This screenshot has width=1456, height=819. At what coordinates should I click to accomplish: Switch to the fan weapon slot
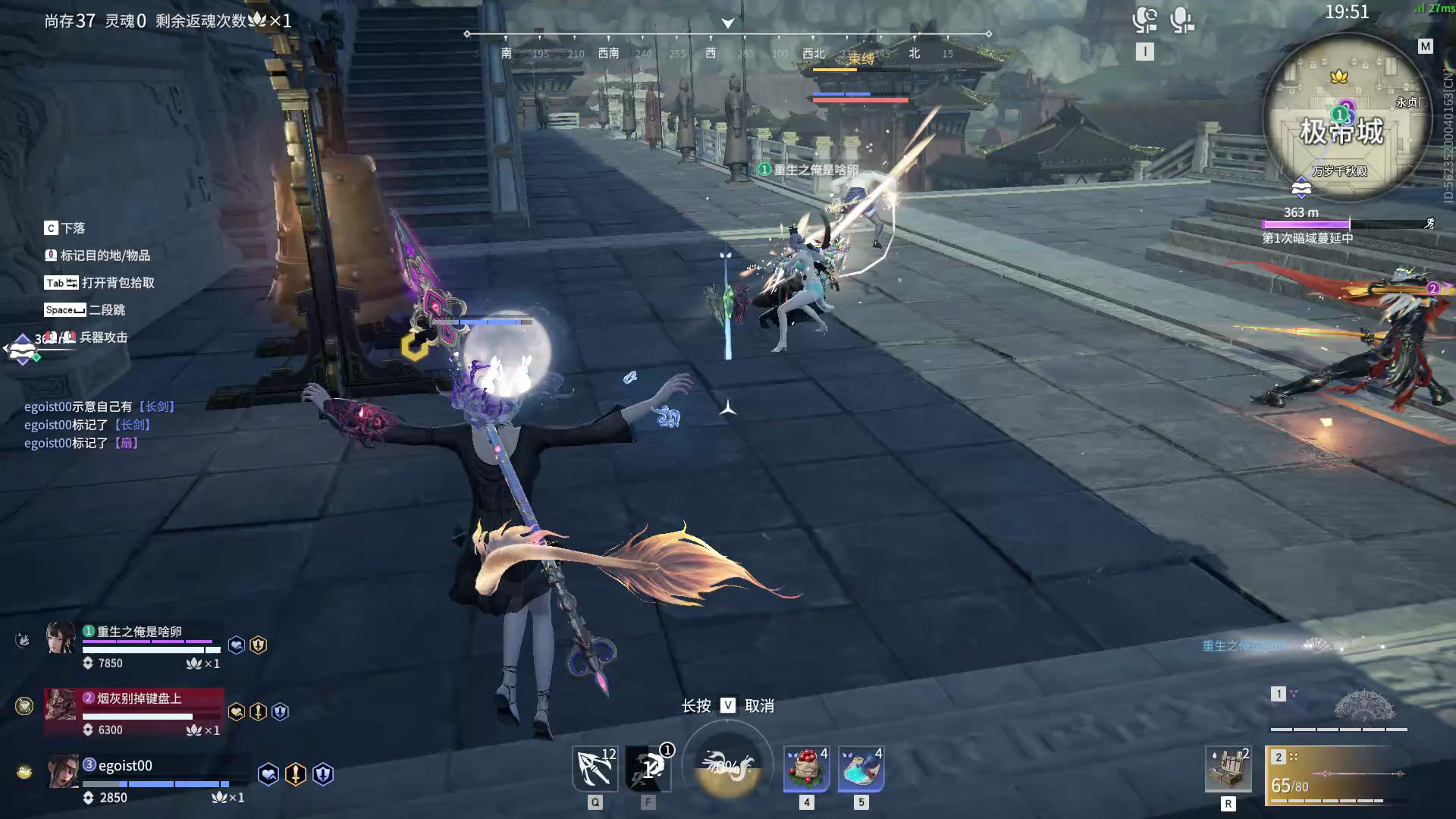click(1339, 709)
